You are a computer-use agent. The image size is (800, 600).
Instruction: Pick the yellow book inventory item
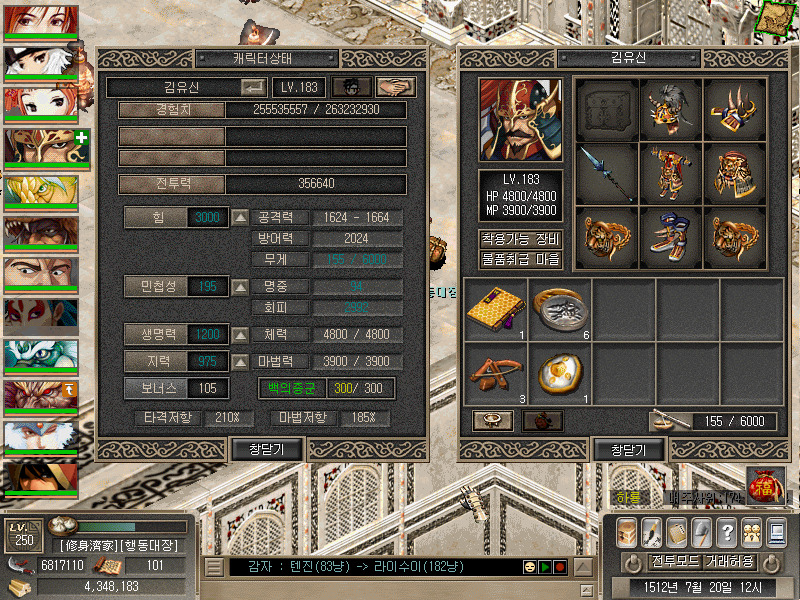[496, 308]
